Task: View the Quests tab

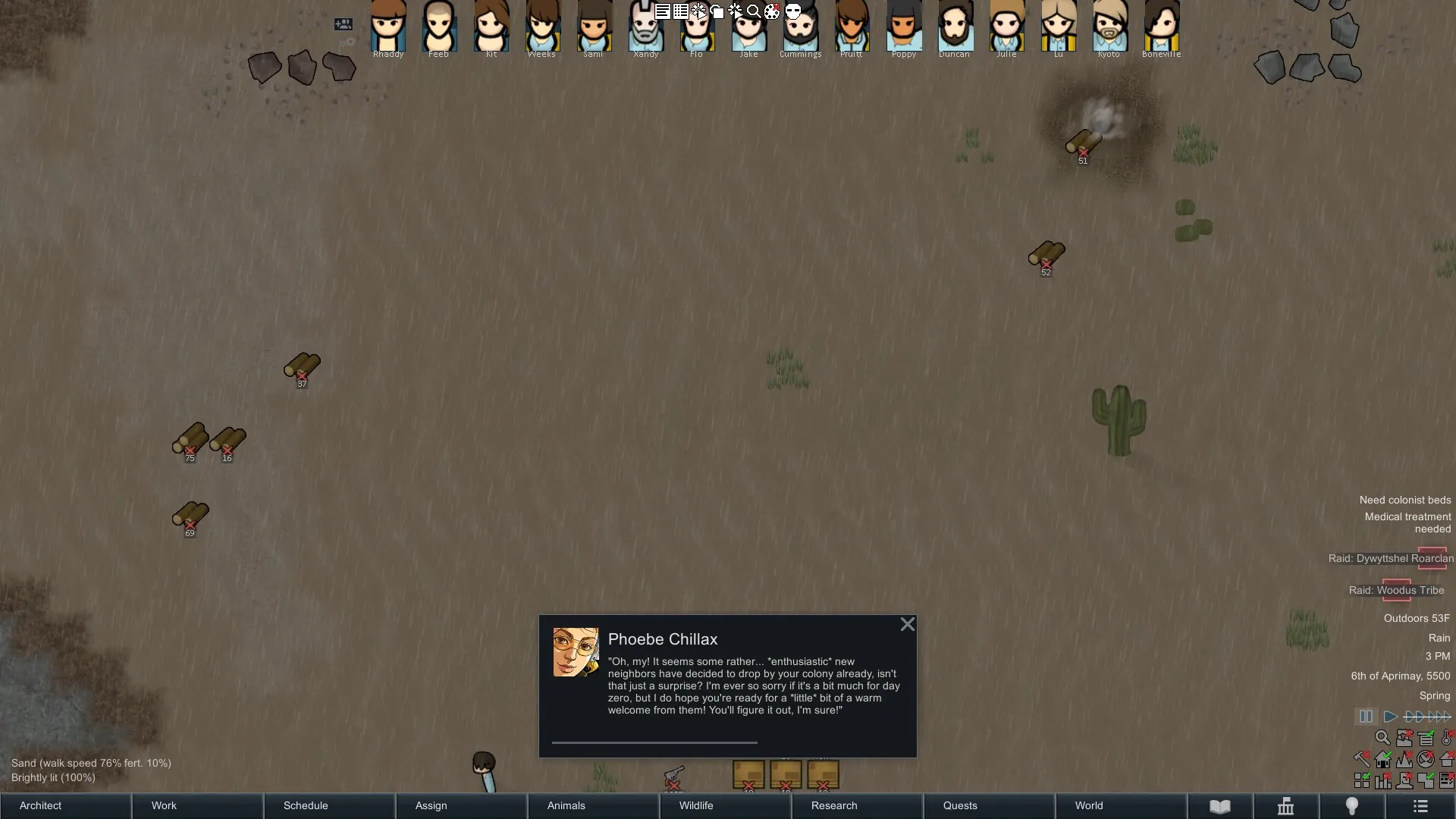Action: [989, 805]
